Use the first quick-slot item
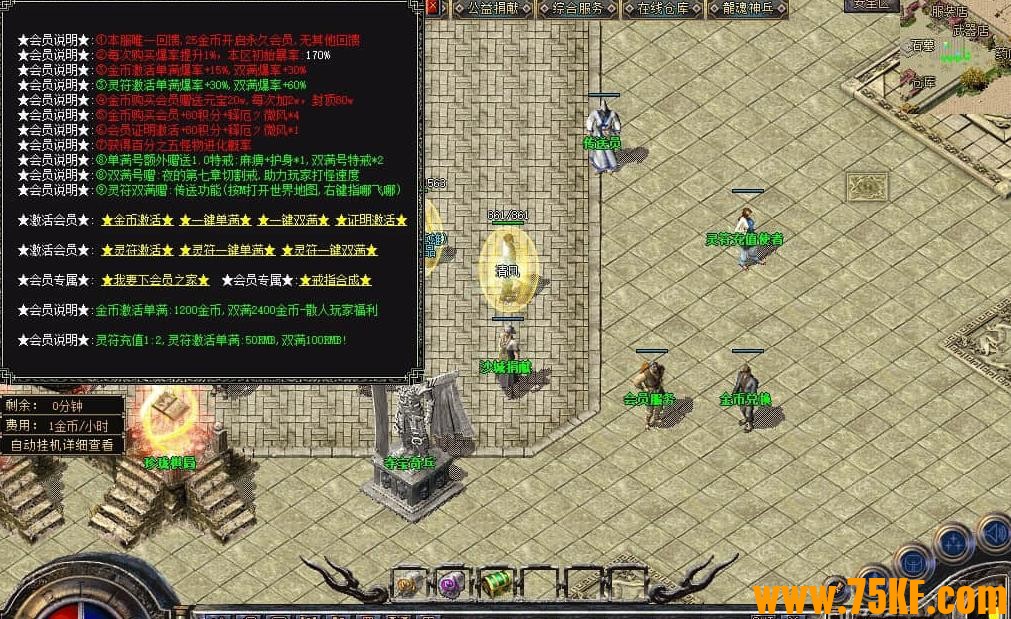Screen dimensions: 1011x619 point(407,584)
